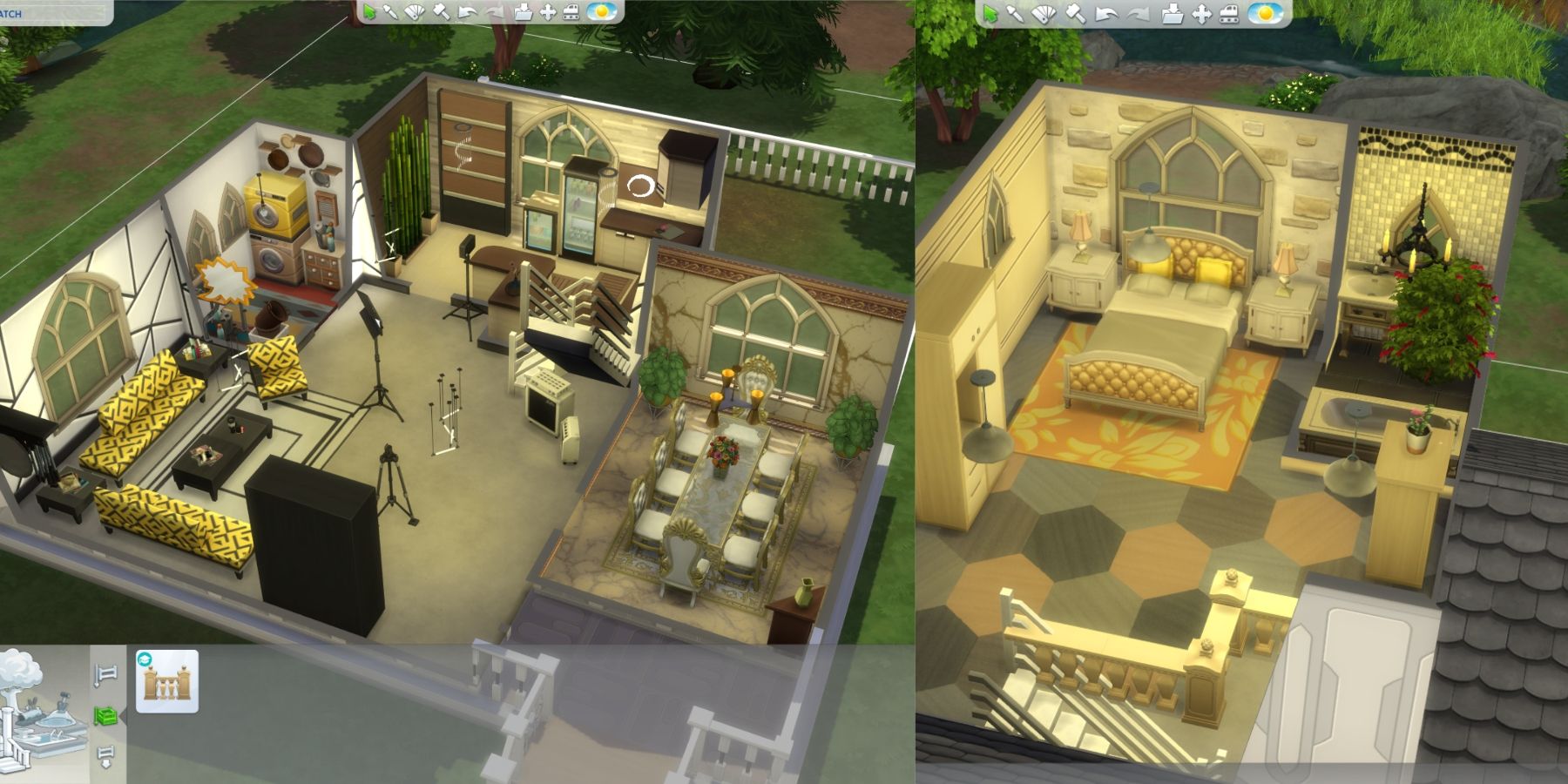Viewport: 1568px width, 784px height.
Task: Open the Design tool swatch fan
Action: click(415, 13)
